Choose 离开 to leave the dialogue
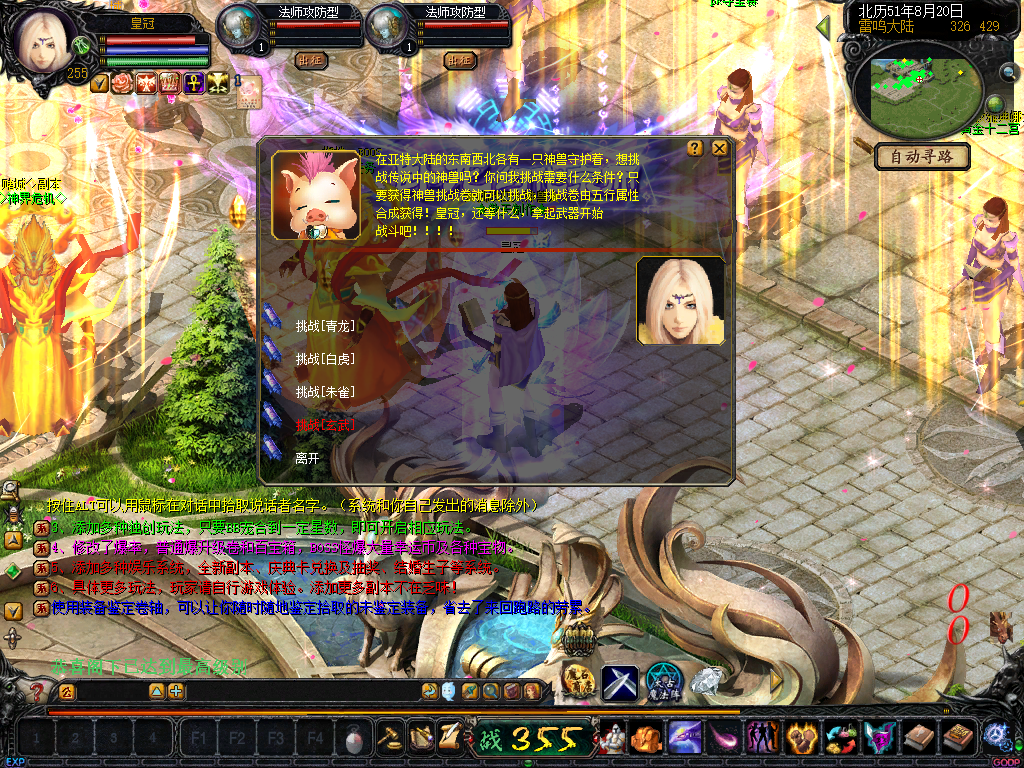The image size is (1024, 768). click(307, 458)
